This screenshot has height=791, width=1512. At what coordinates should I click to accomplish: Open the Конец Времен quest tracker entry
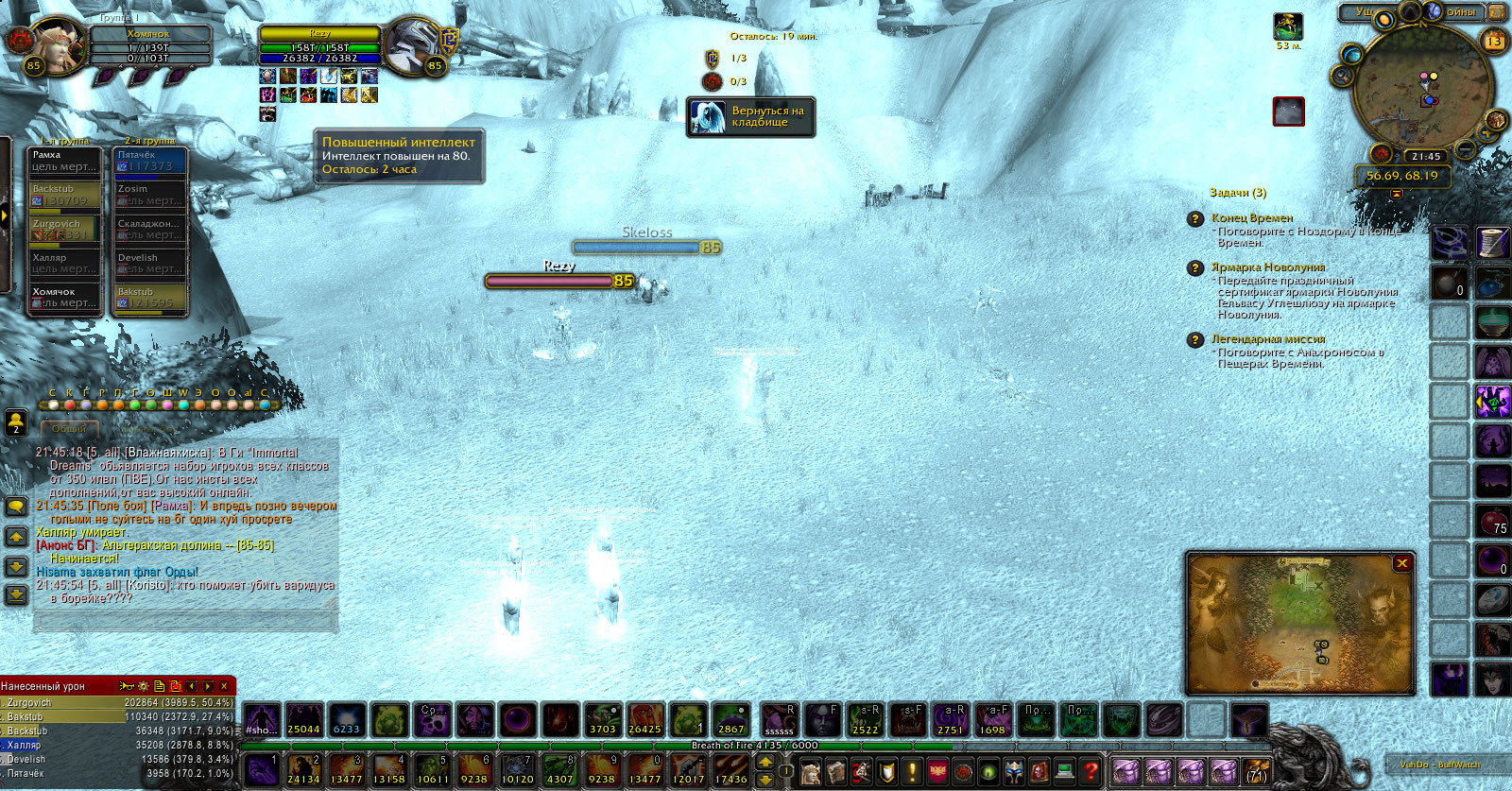point(1252,218)
